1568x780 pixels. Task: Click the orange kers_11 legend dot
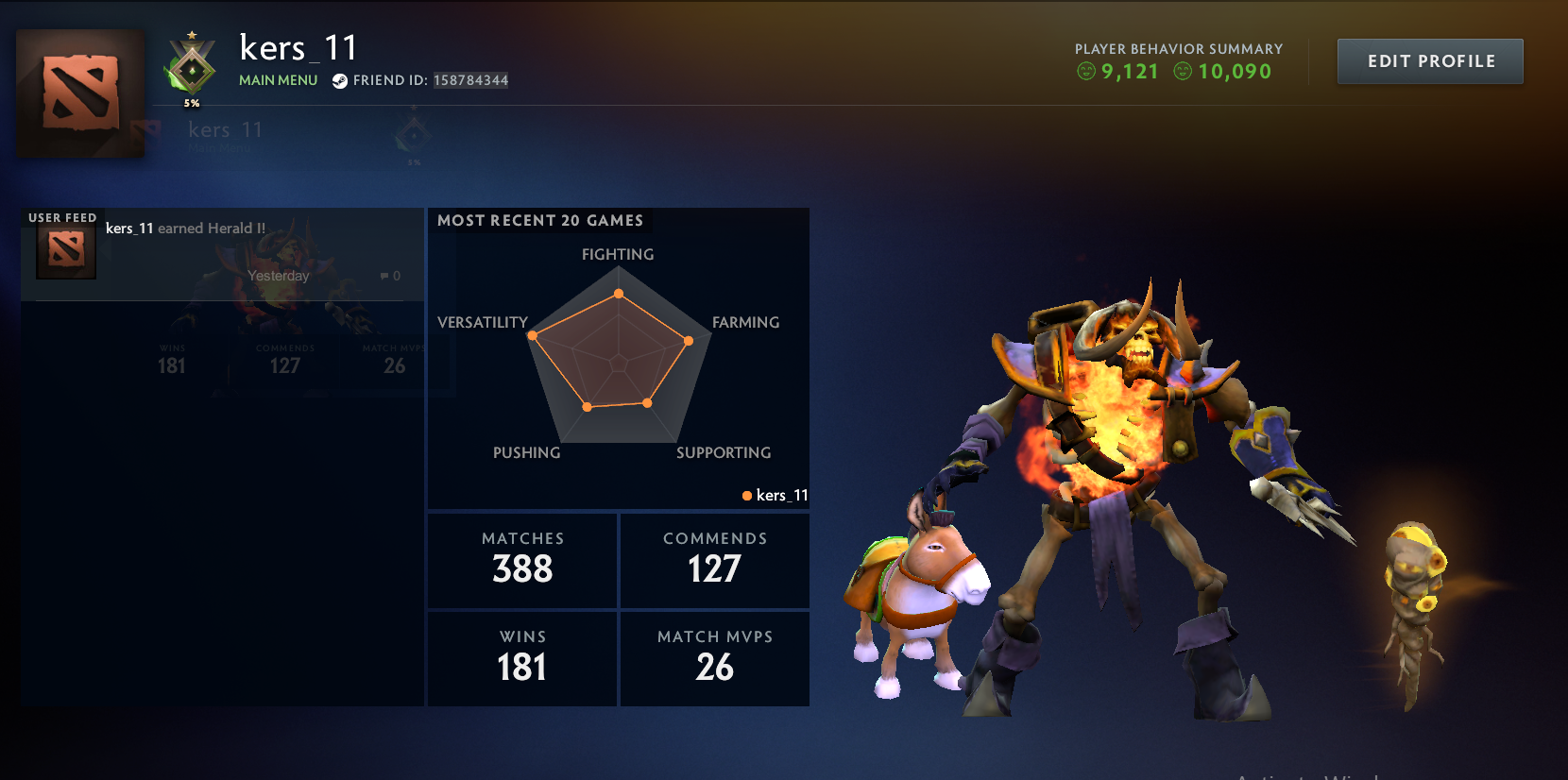point(747,494)
